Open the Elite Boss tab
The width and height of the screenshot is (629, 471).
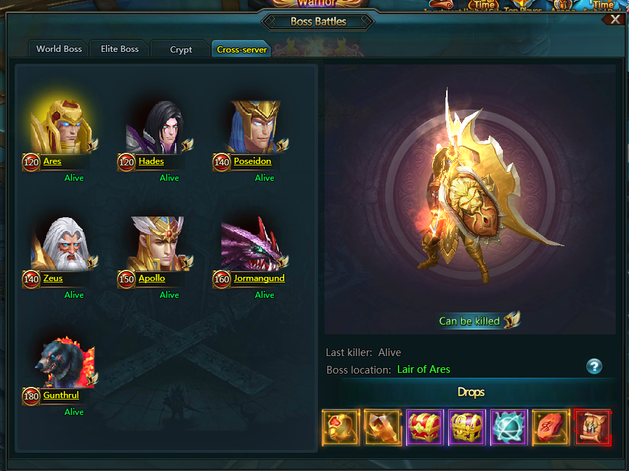pos(120,48)
